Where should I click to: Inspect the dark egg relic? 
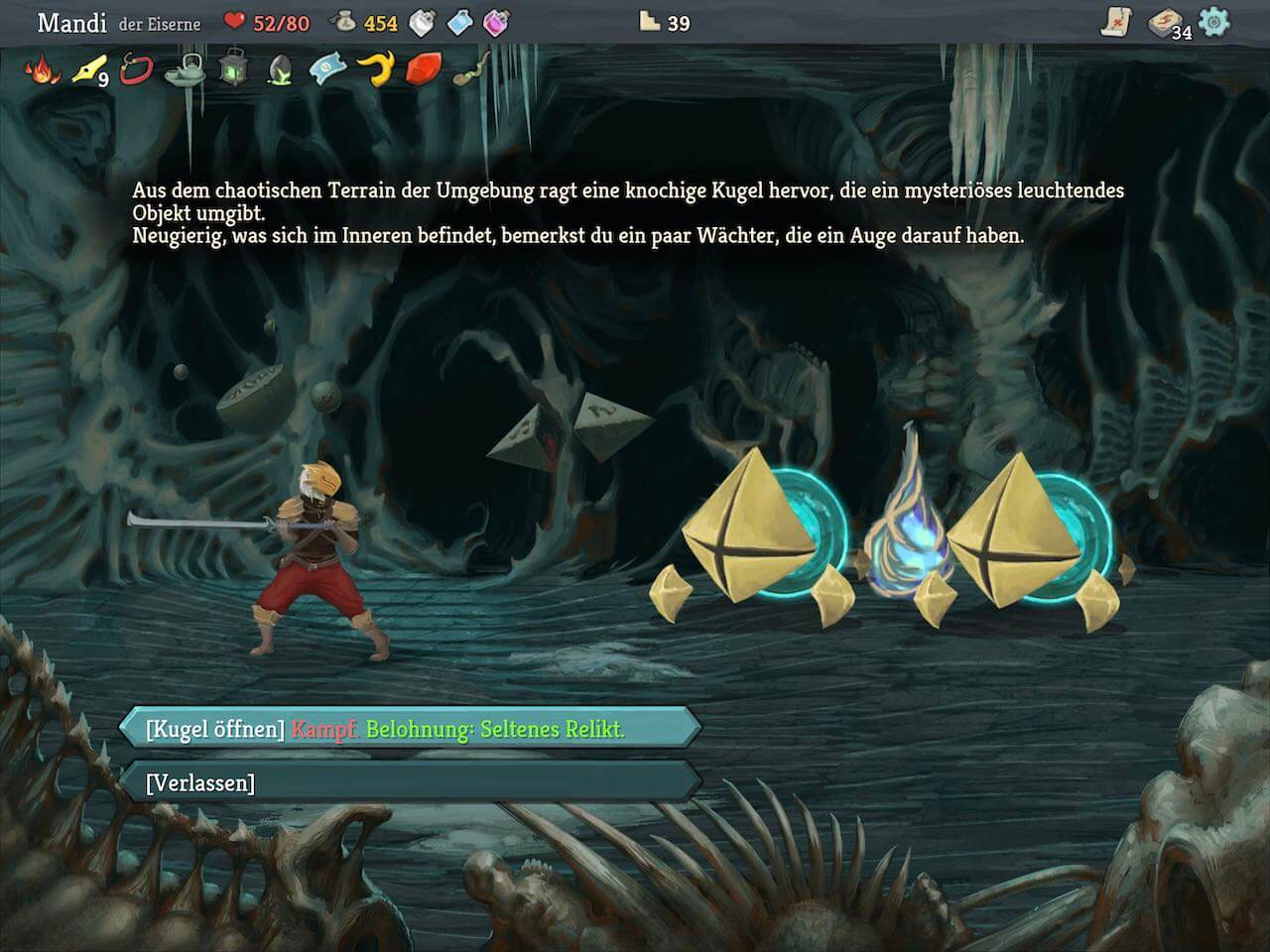pyautogui.click(x=280, y=69)
